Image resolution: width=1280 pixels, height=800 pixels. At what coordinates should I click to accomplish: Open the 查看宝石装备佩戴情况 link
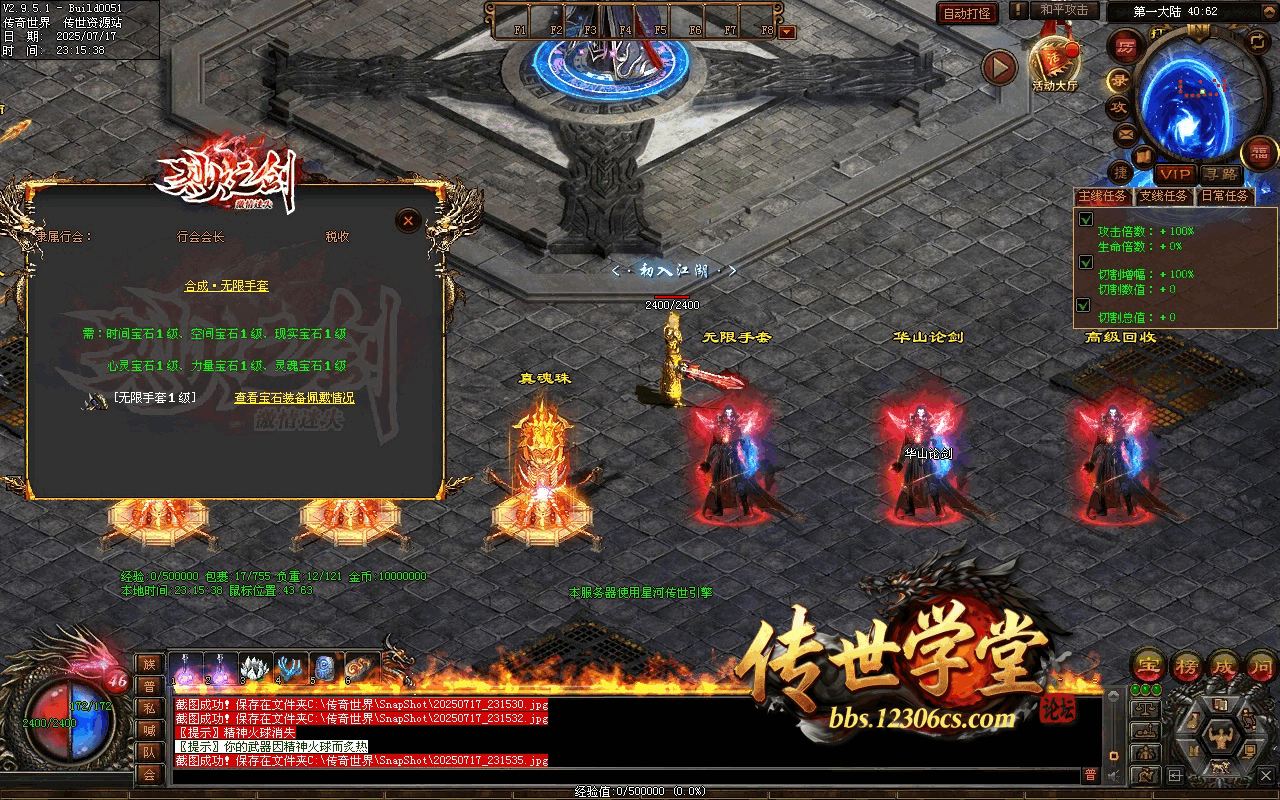294,398
